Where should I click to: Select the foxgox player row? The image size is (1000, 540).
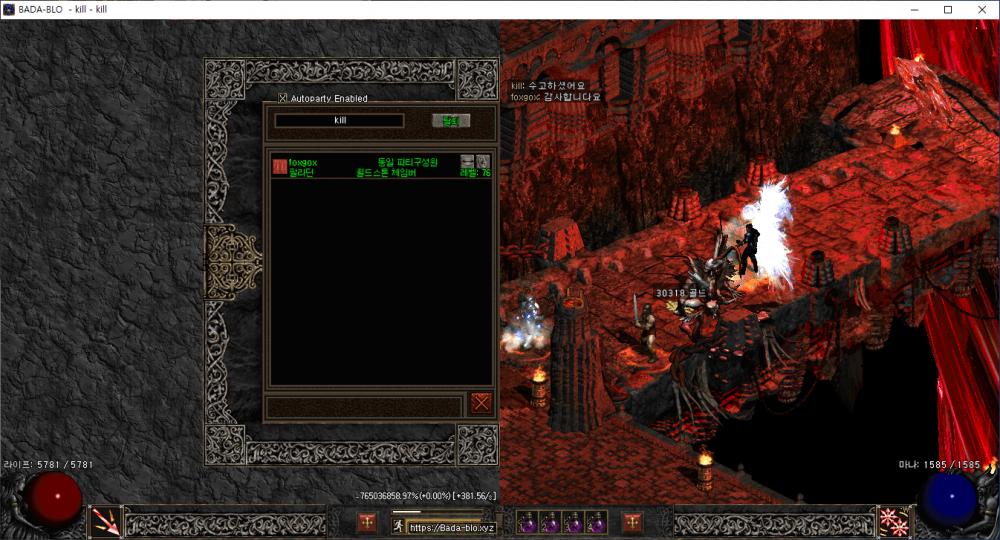pos(380,167)
